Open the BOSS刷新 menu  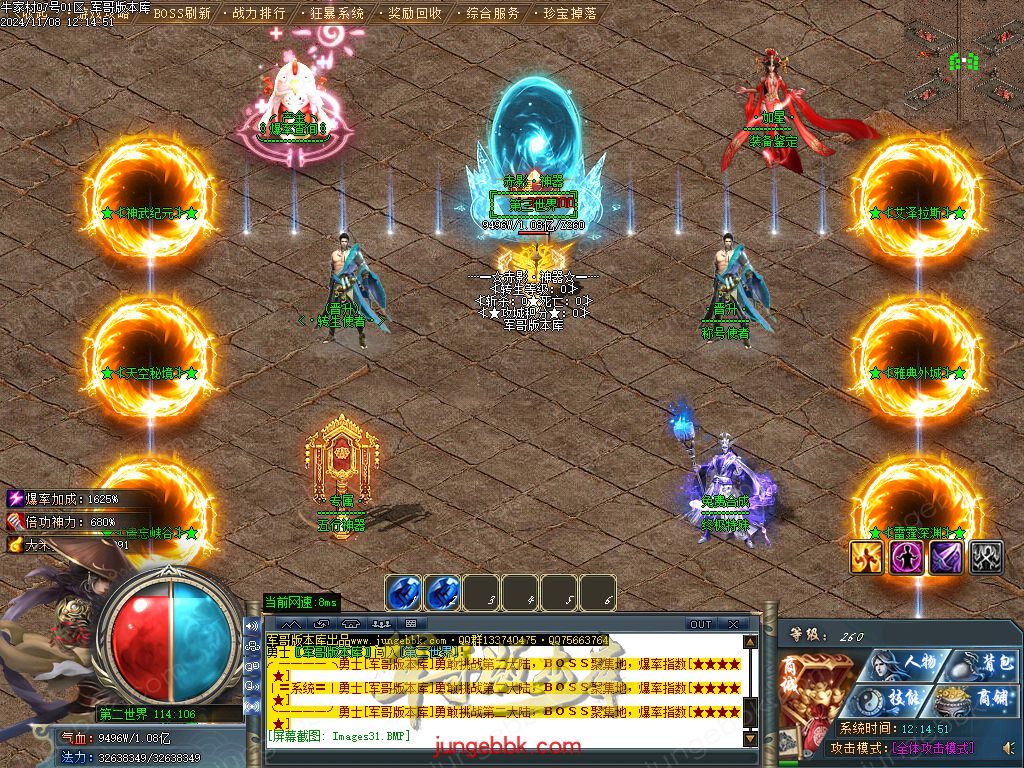tap(181, 14)
